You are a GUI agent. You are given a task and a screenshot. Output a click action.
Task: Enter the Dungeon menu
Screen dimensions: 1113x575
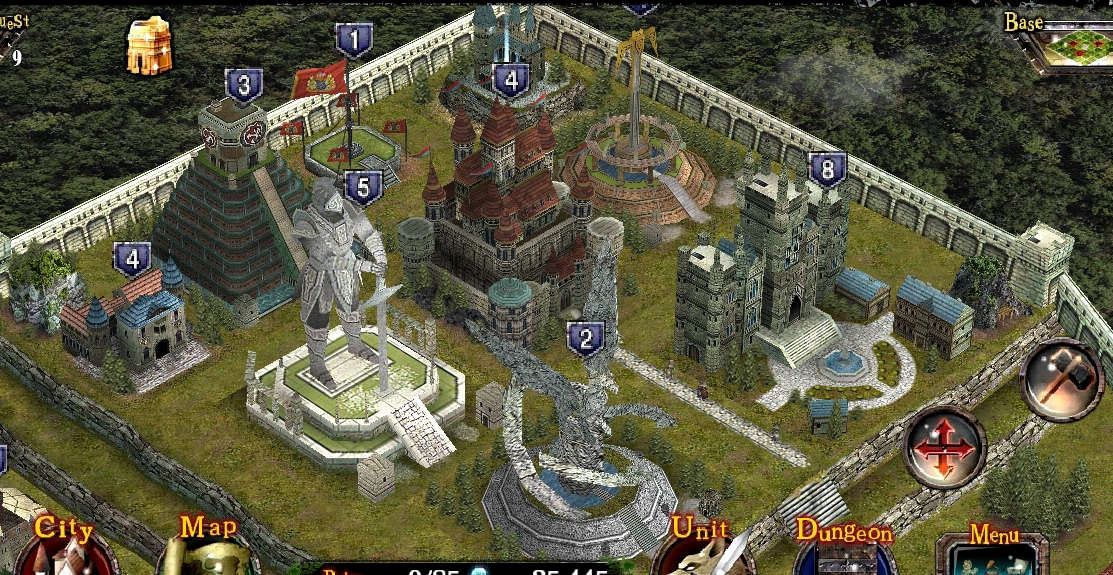tap(843, 547)
